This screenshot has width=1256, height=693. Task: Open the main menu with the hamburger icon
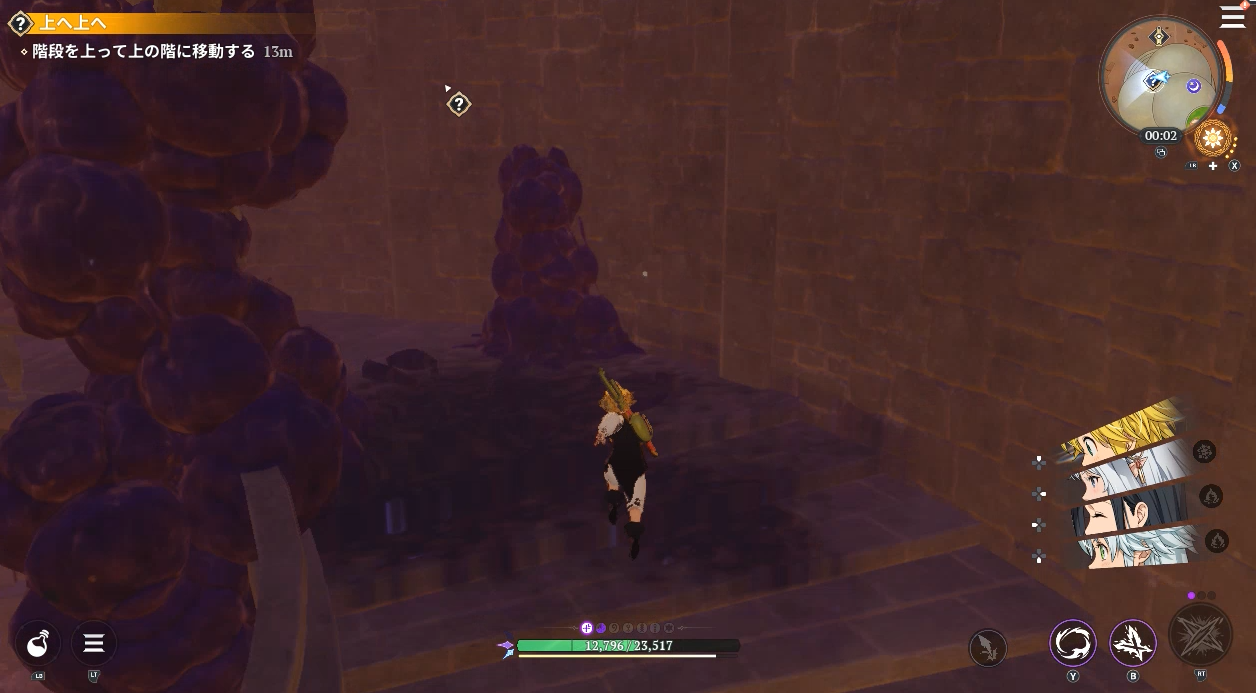coord(1232,17)
